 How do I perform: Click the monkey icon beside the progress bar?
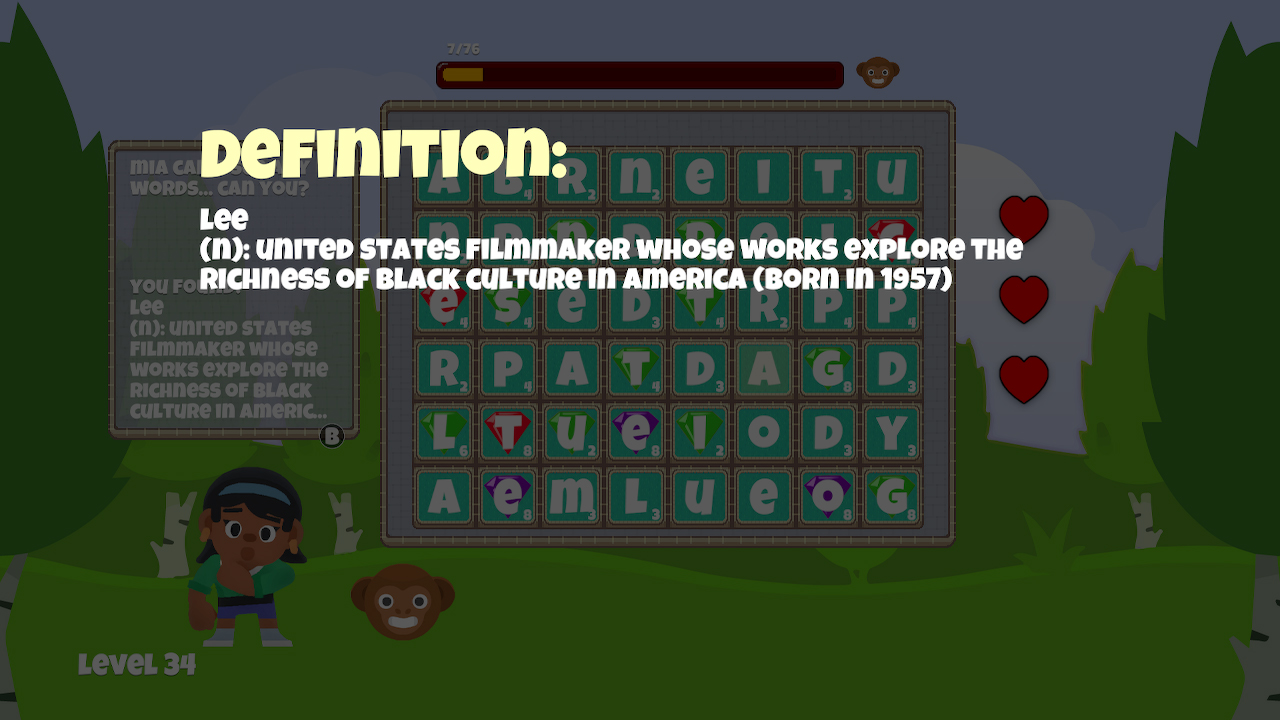878,73
